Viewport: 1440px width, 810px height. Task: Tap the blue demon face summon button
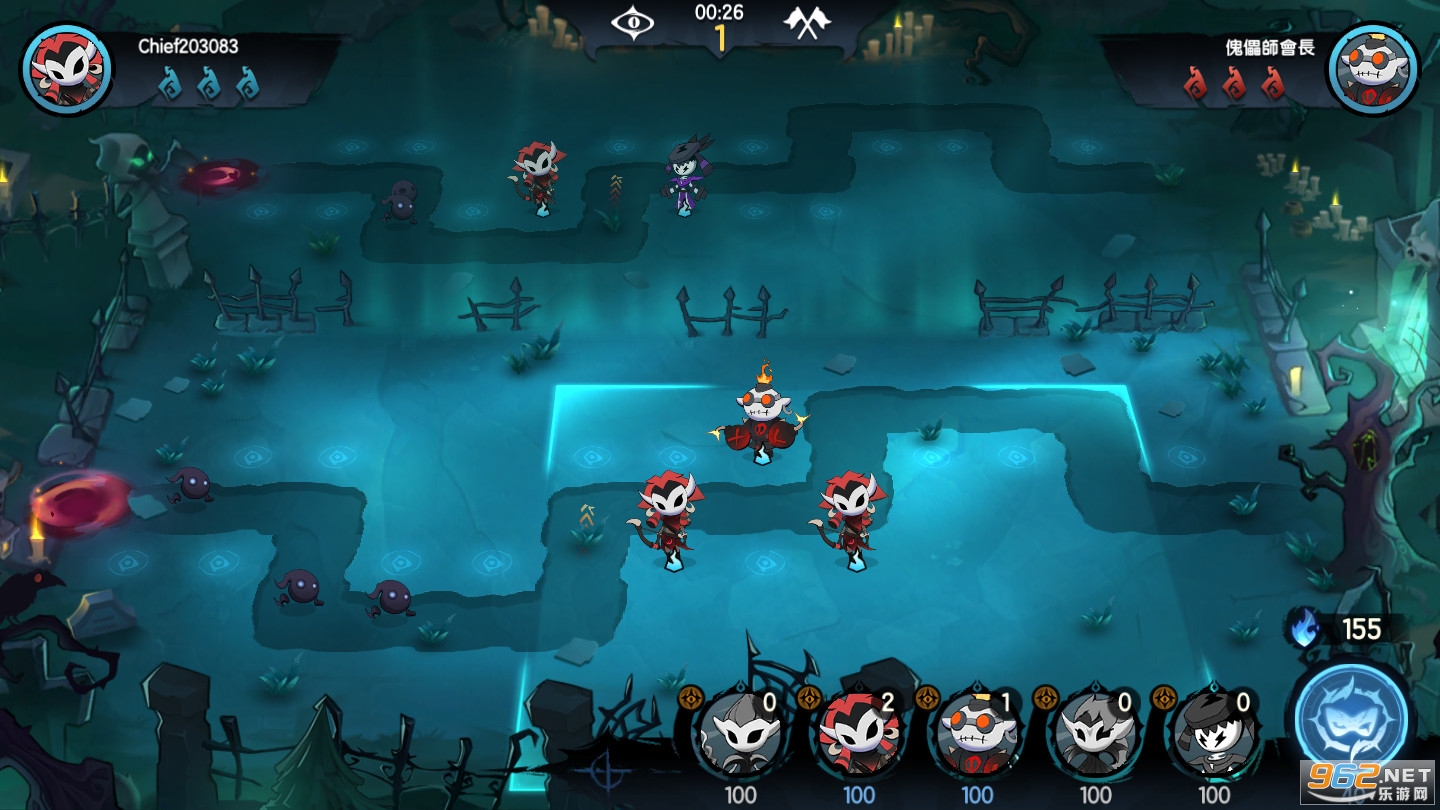pos(1351,718)
